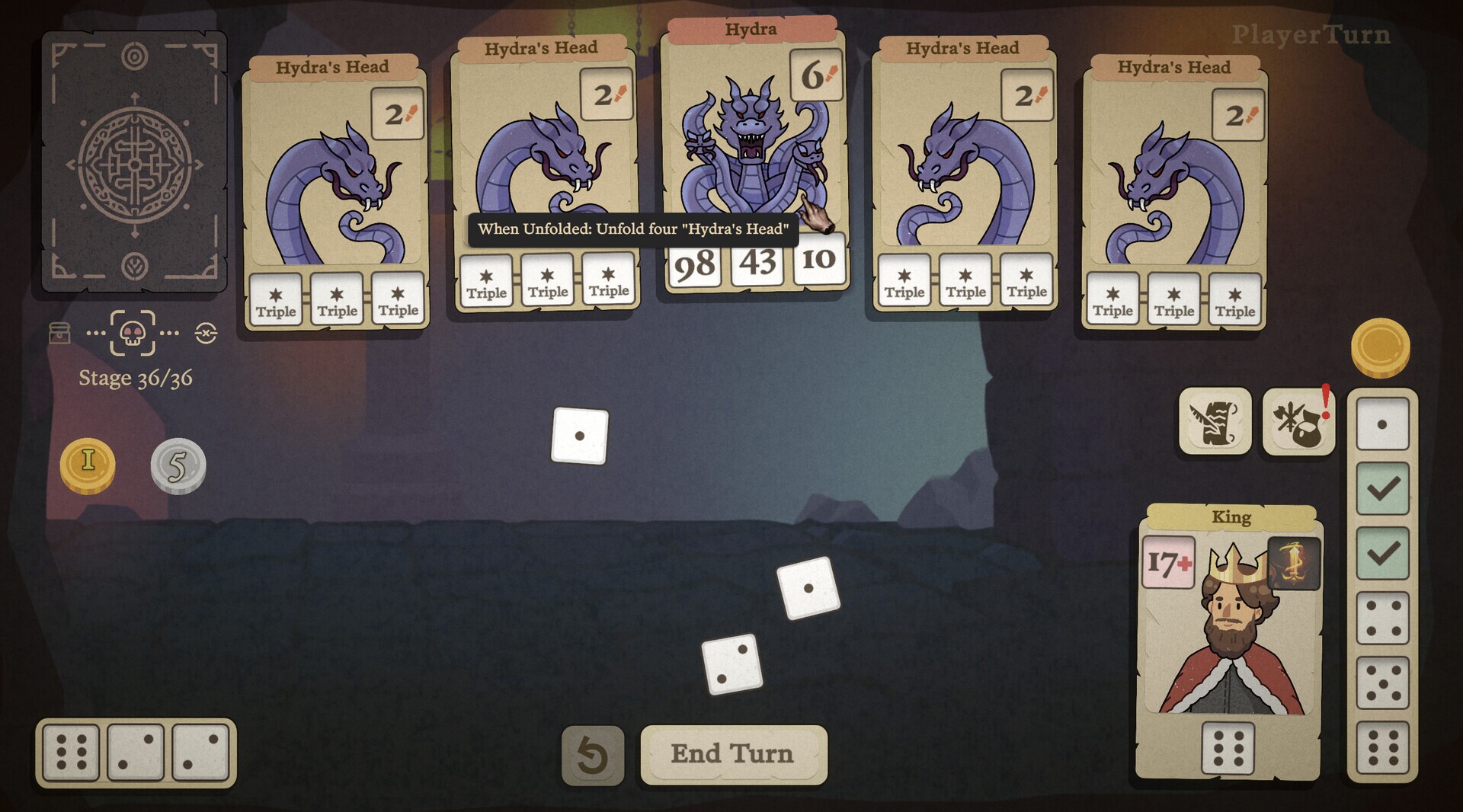Click the circled-X stage skip icon
1463x812 pixels.
[205, 333]
